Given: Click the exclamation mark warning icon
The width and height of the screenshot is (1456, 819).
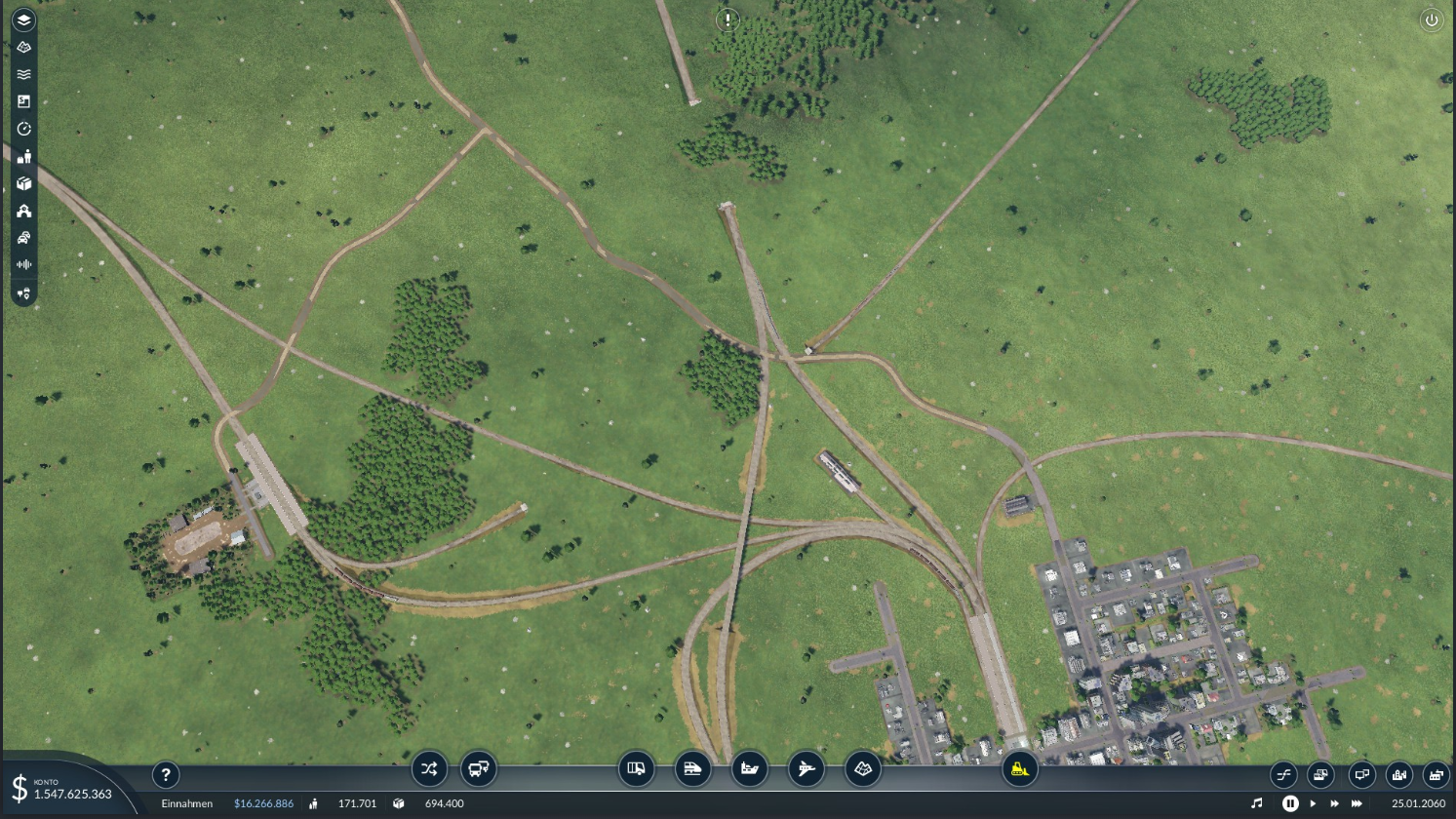Looking at the screenshot, I should point(728,19).
